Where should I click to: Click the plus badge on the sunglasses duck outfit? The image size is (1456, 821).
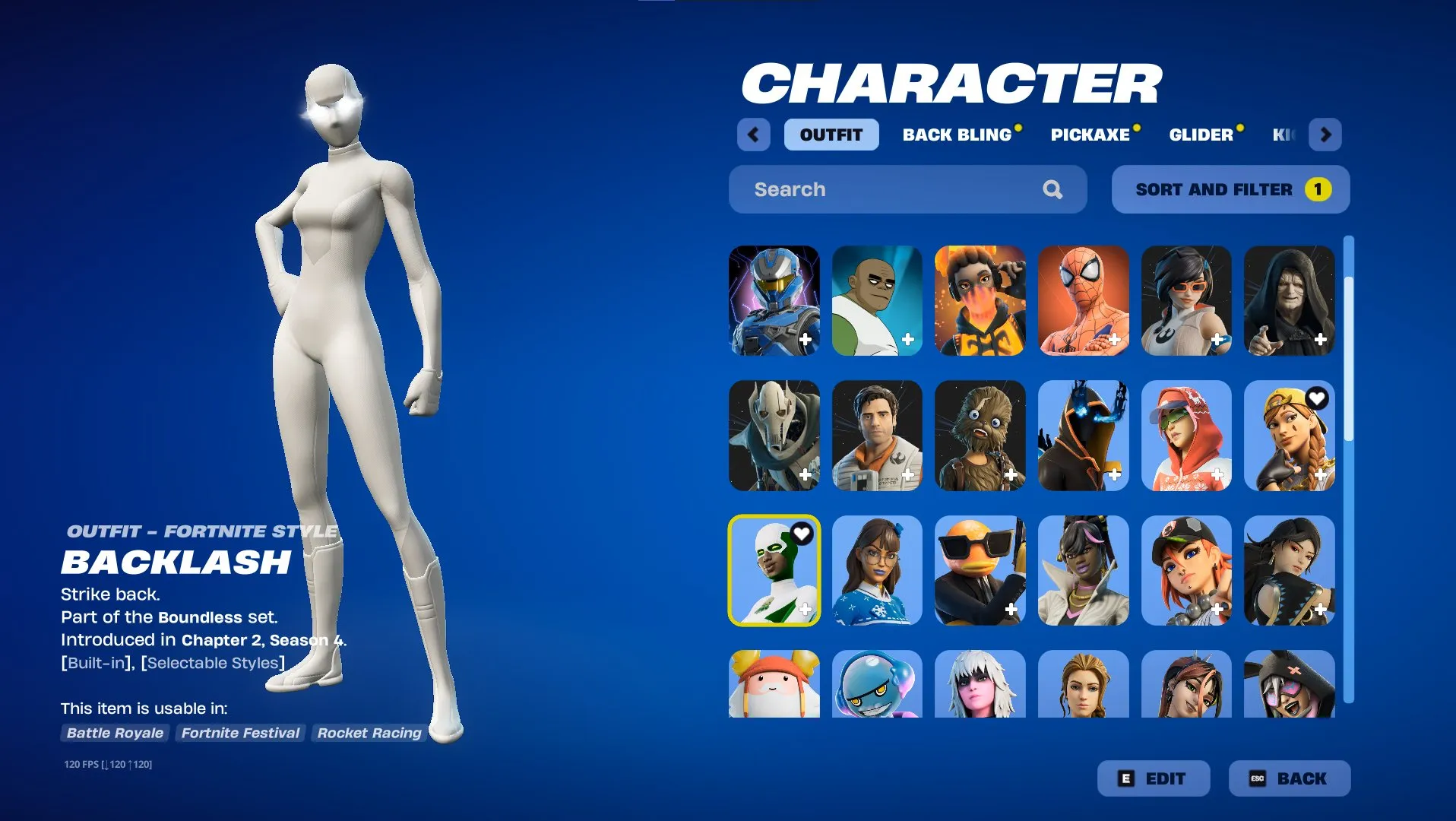[x=1011, y=609]
